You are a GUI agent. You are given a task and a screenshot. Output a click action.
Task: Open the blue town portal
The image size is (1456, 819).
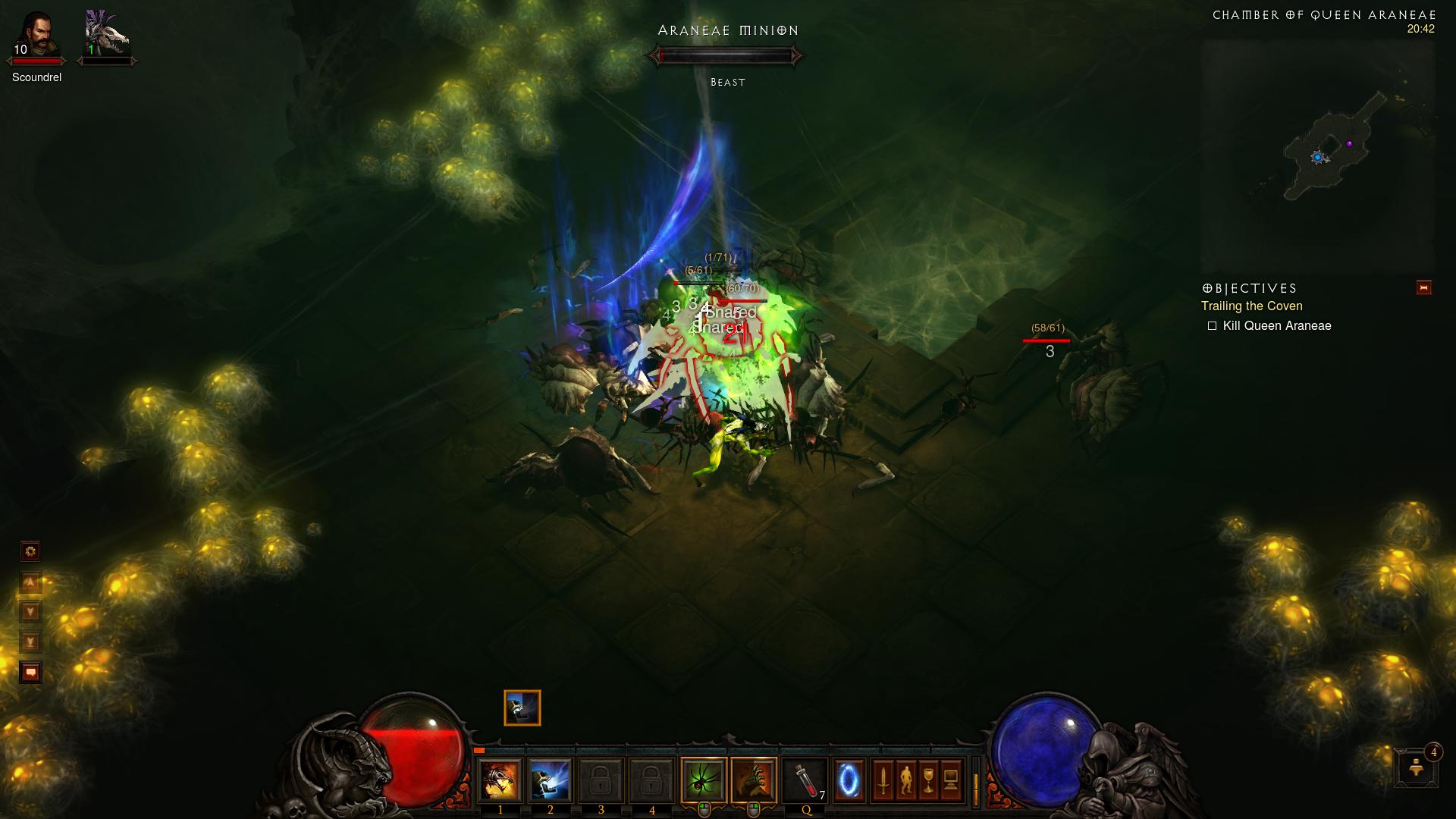coord(849,780)
